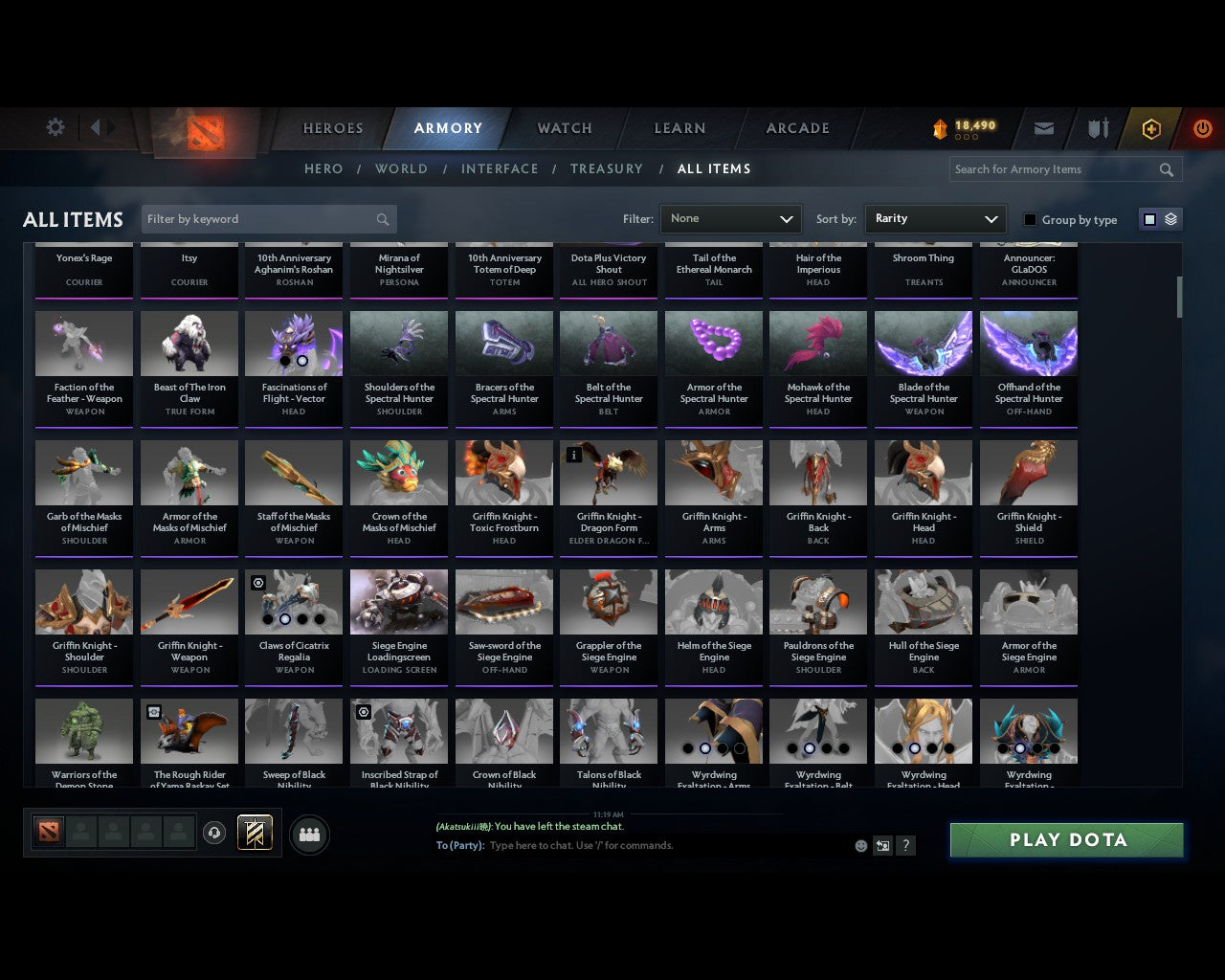
Task: Select the Itsy courier thumbnail
Action: (189, 271)
